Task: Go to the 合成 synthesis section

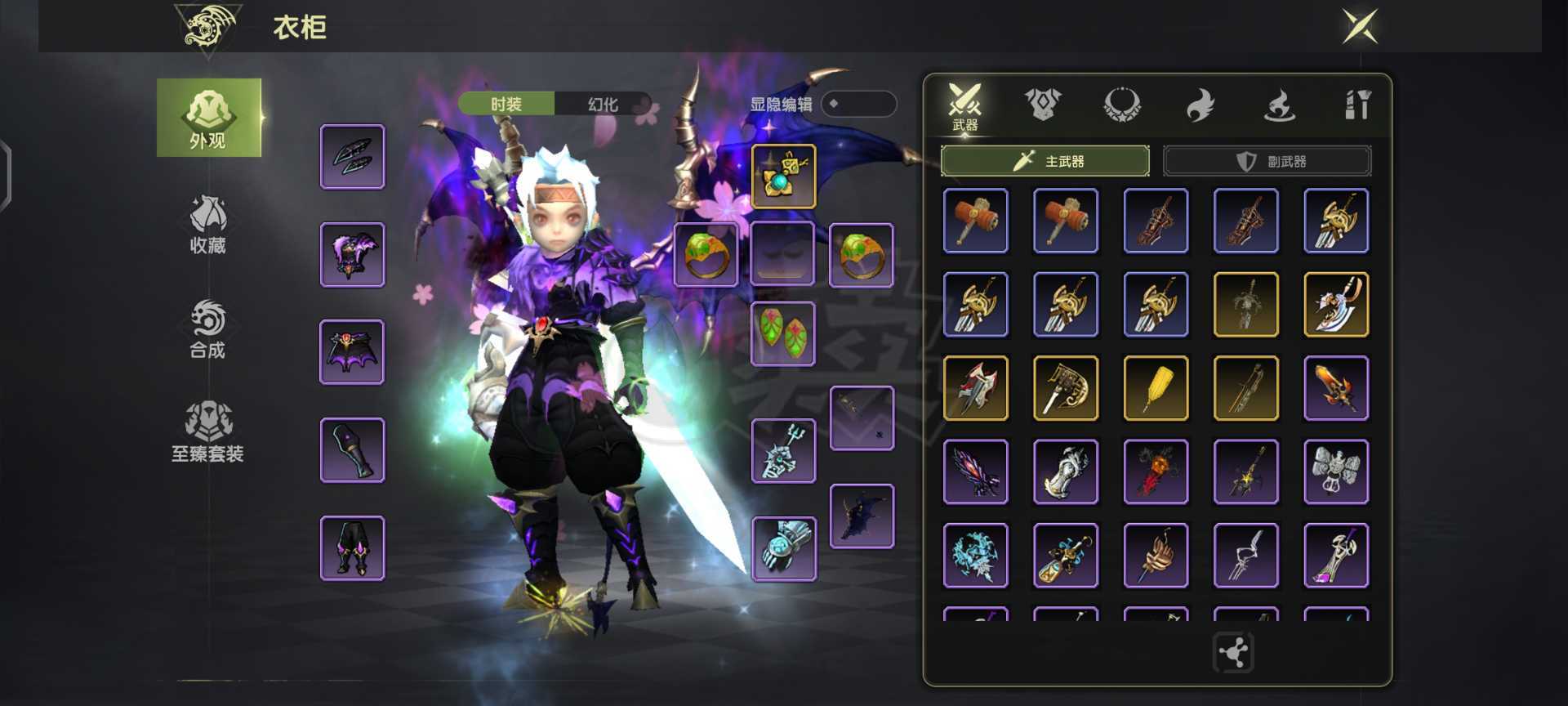Action: pos(207,328)
